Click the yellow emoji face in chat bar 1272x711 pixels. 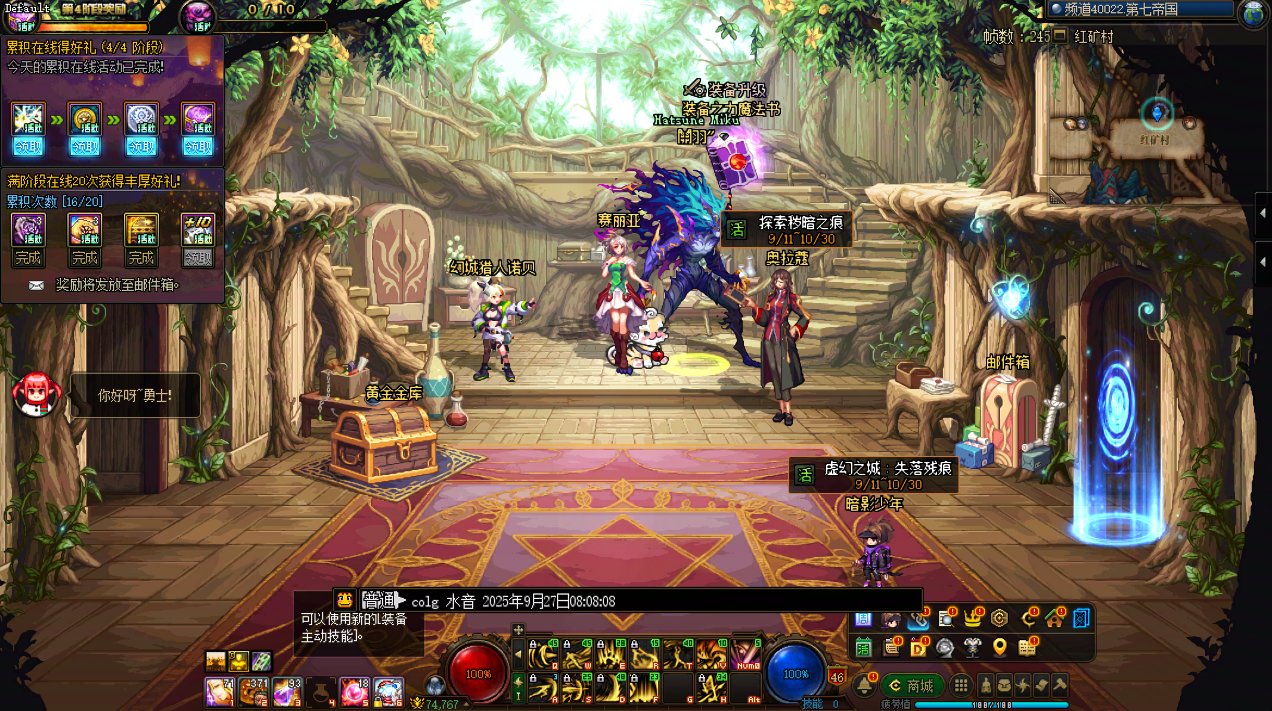tap(345, 600)
